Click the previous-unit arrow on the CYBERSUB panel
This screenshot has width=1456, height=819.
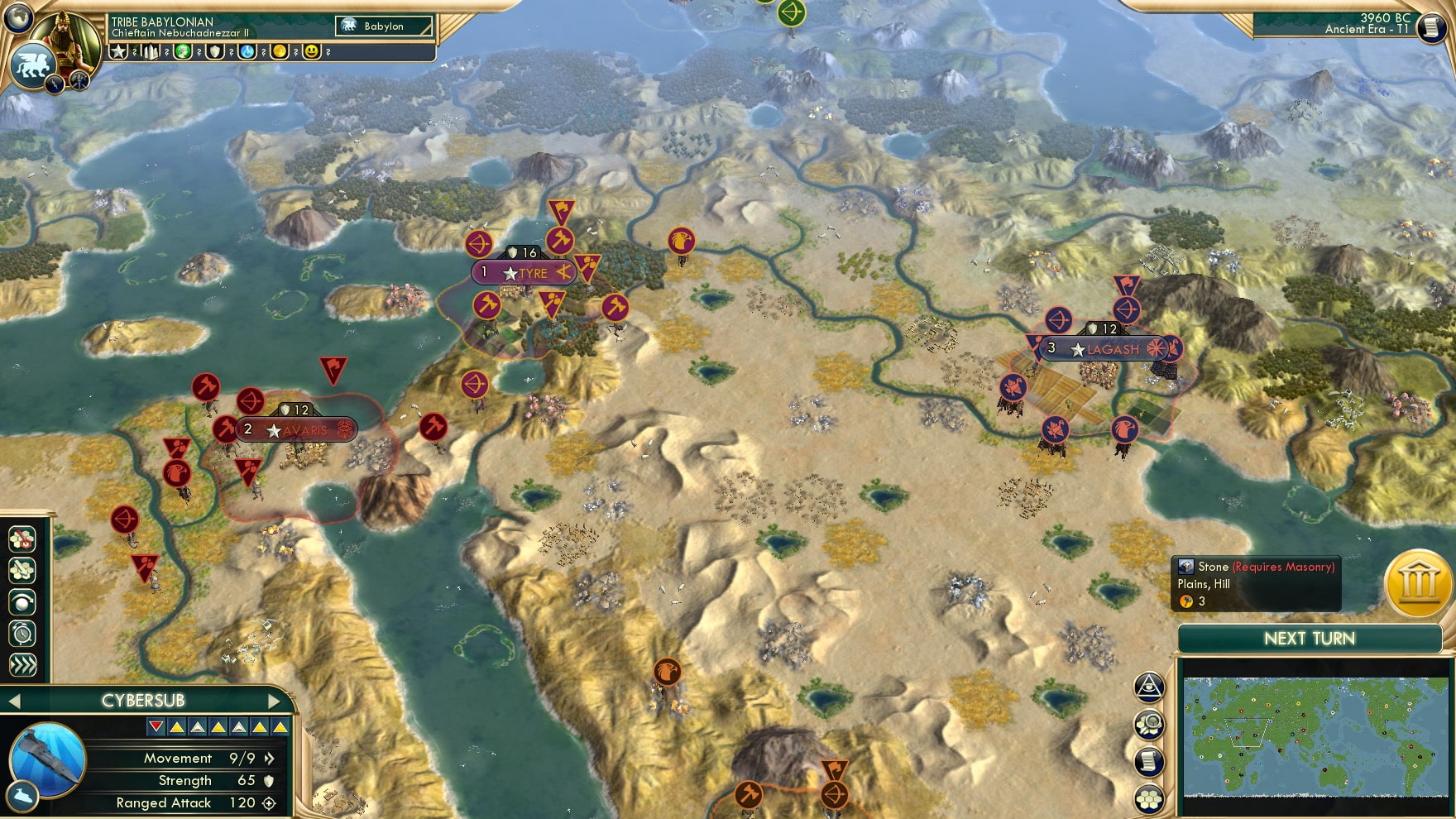[12, 700]
